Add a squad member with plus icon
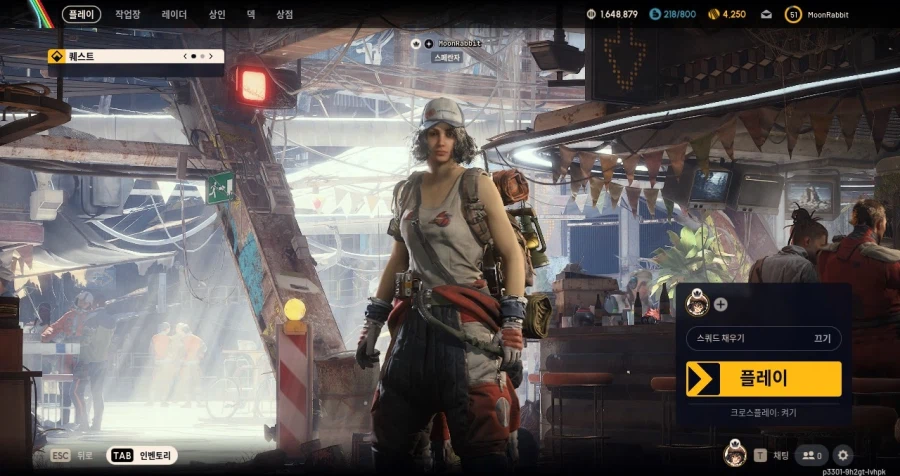This screenshot has height=476, width=900. tap(721, 304)
